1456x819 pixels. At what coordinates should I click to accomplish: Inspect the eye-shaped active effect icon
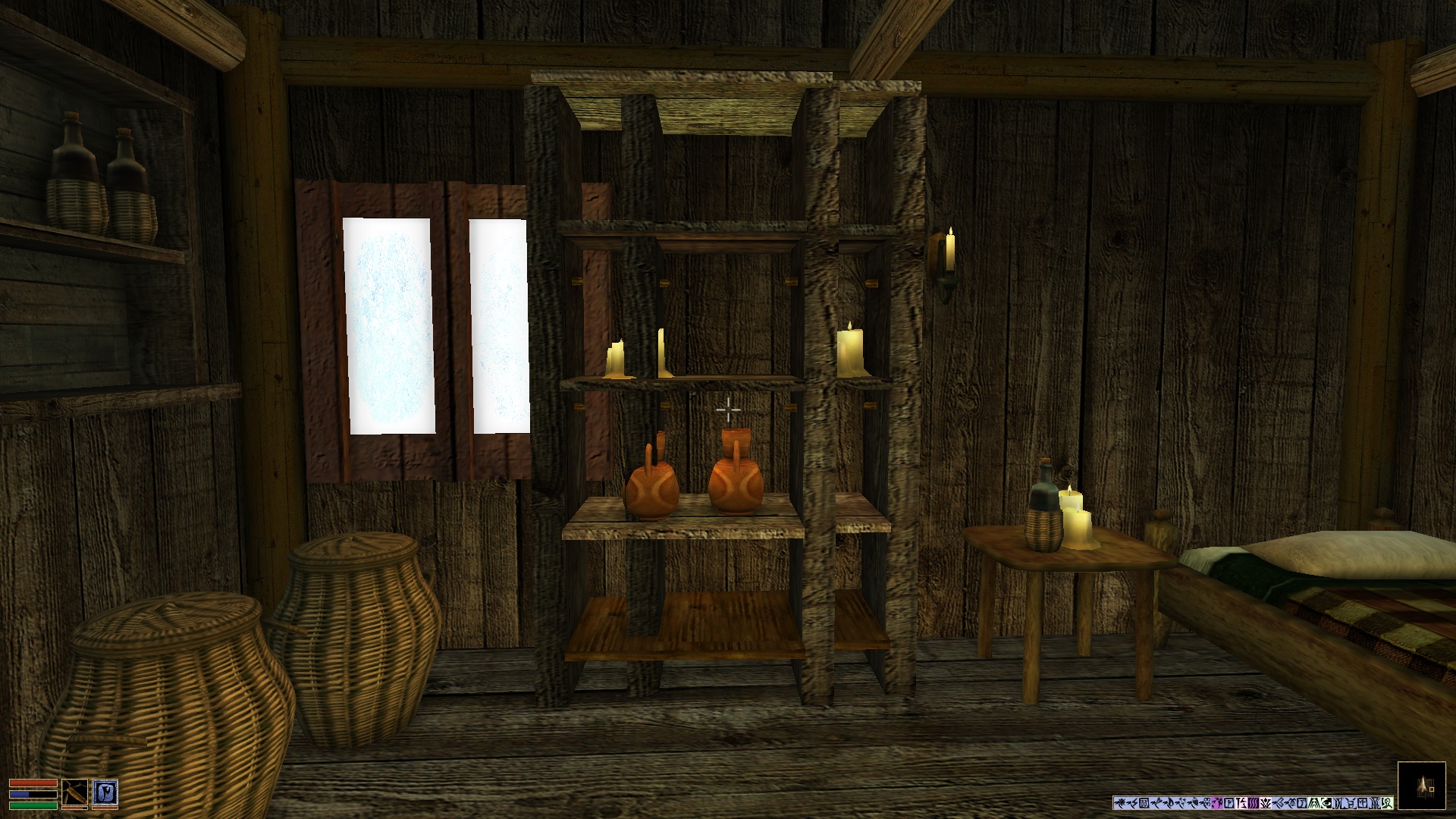pos(1326,803)
